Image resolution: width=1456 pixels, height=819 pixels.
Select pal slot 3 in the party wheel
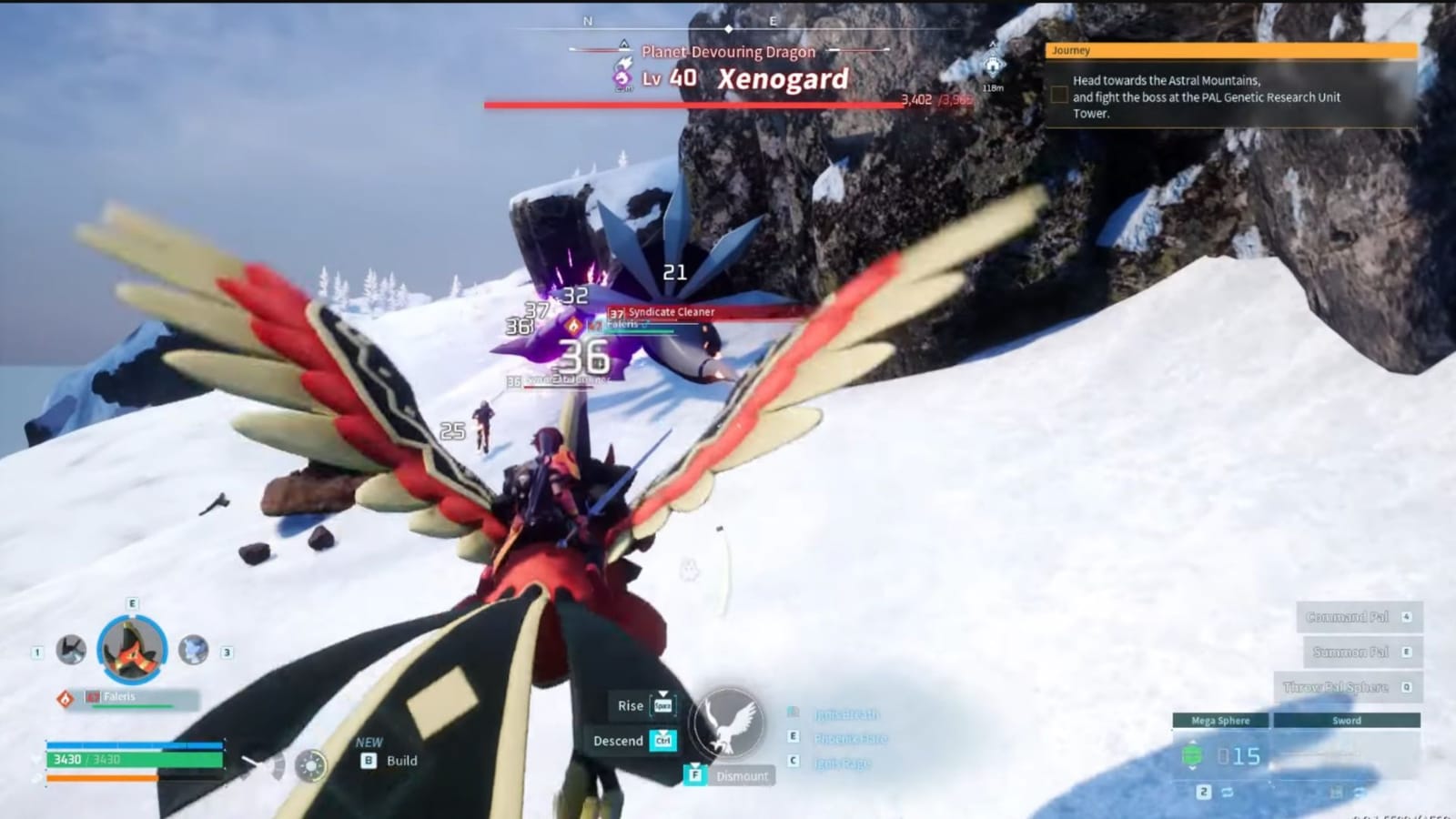tap(192, 650)
